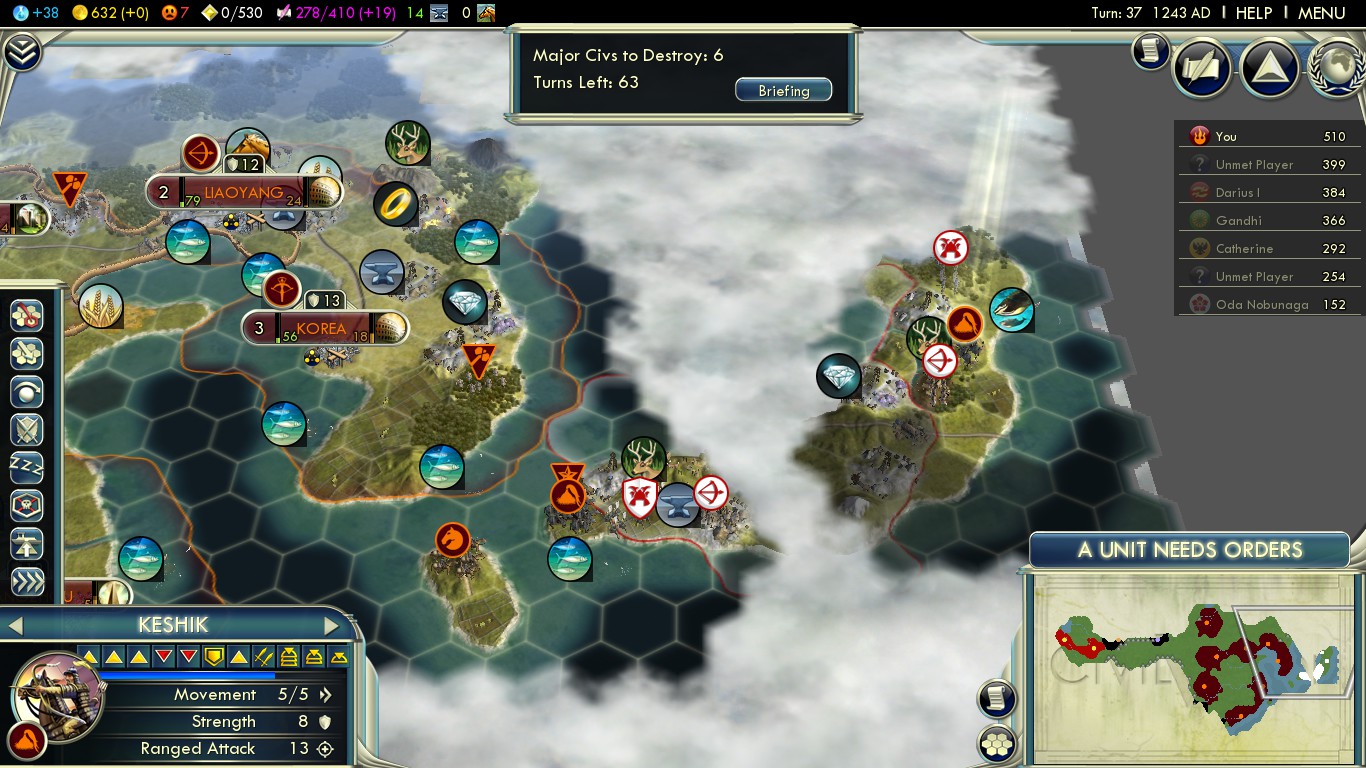Open the triangle advisor button
Image resolution: width=1366 pixels, height=768 pixels.
pyautogui.click(x=1269, y=67)
